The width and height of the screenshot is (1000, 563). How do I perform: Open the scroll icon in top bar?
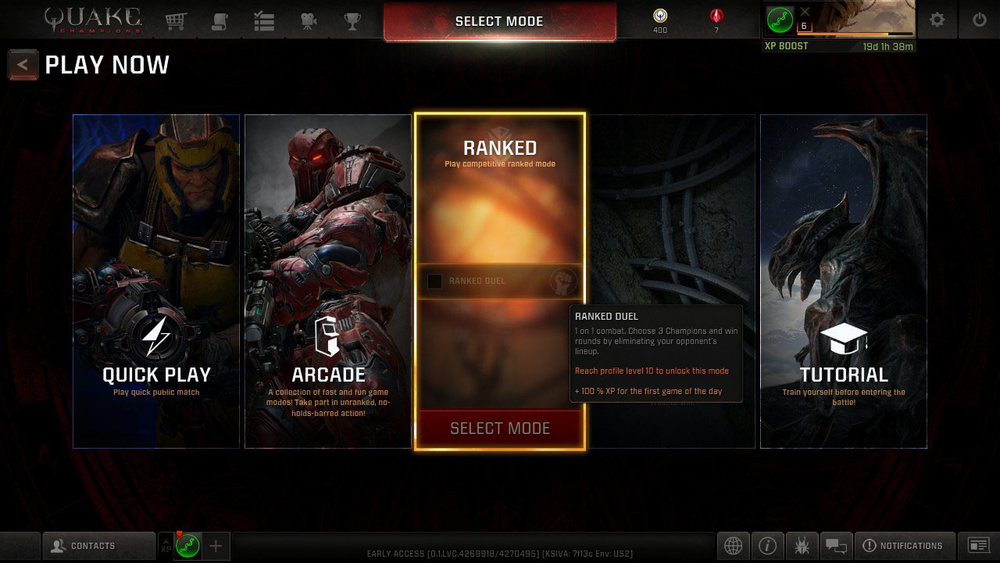(x=220, y=20)
